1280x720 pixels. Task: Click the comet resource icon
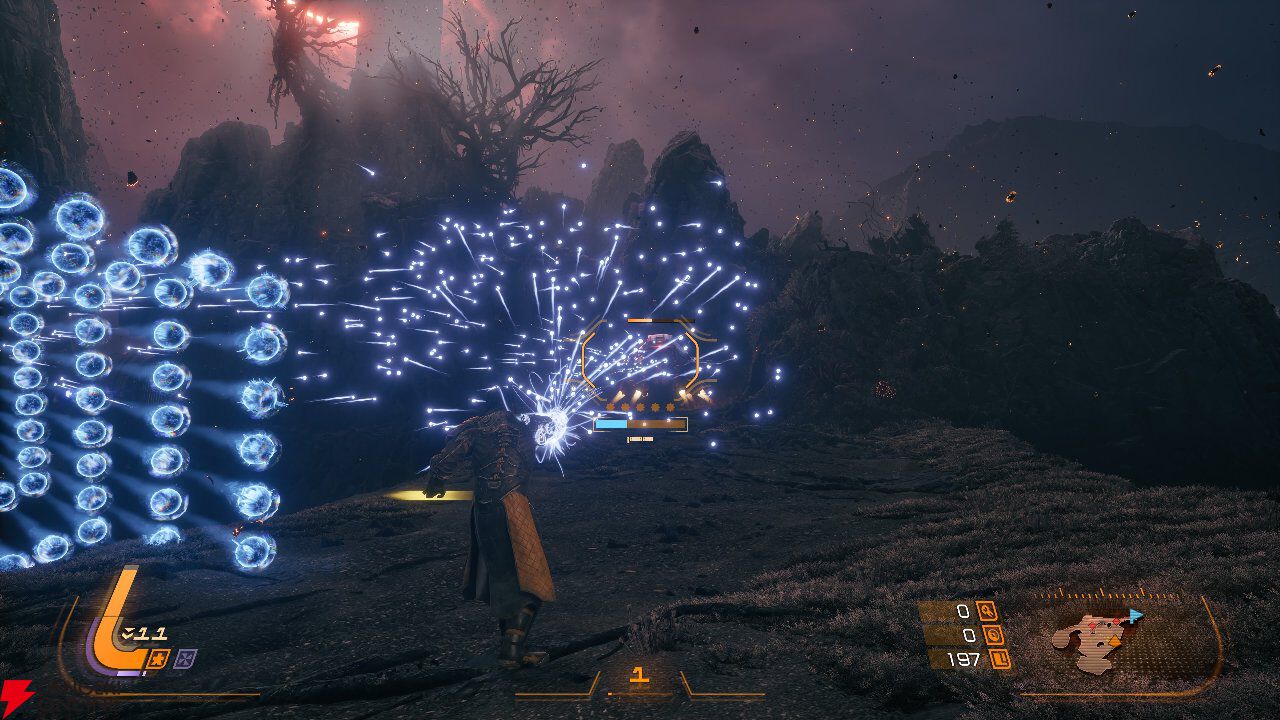point(988,611)
